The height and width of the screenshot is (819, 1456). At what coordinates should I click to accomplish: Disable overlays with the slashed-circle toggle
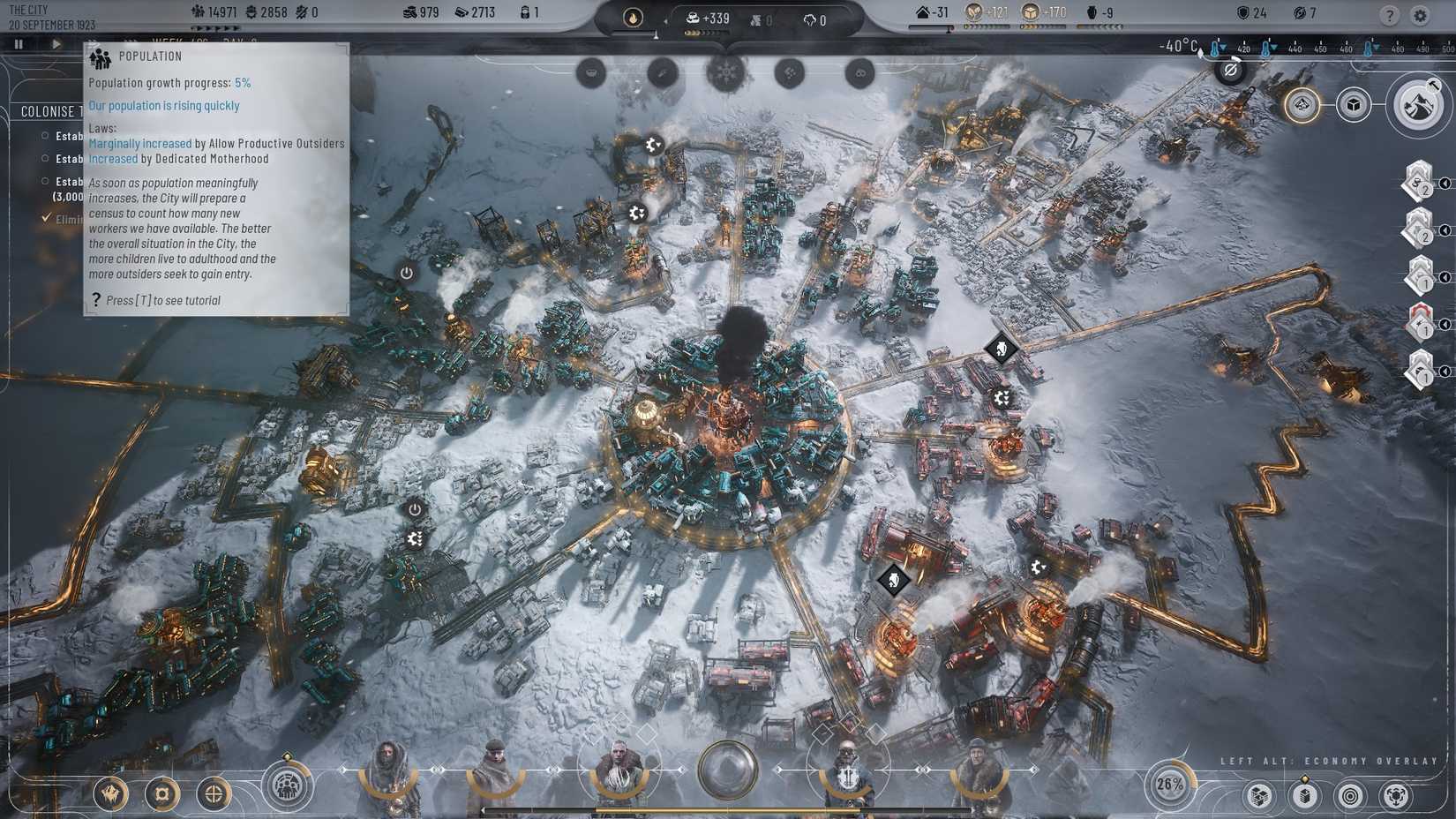point(1230,69)
